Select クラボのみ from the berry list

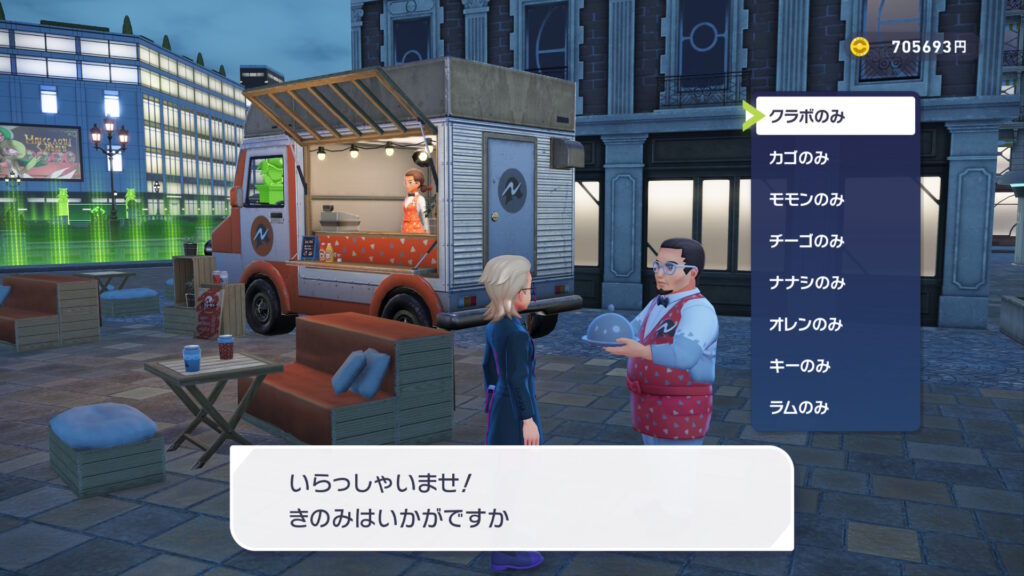[x=835, y=116]
